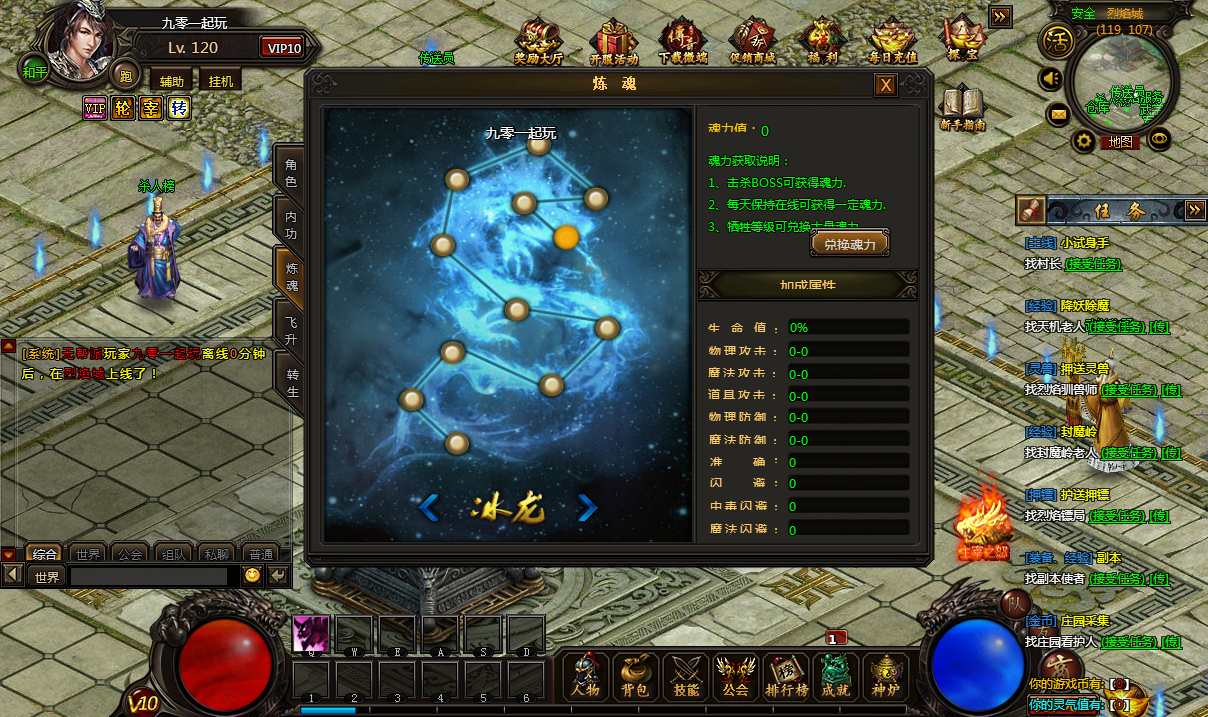Open the 内功 inner power tab

click(x=290, y=225)
